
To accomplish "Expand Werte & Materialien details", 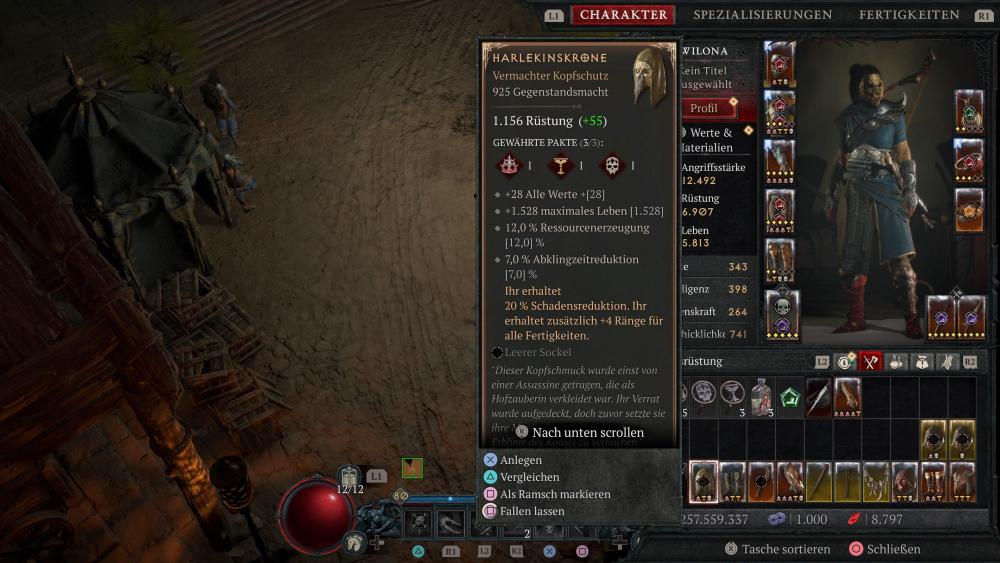I will click(x=712, y=140).
